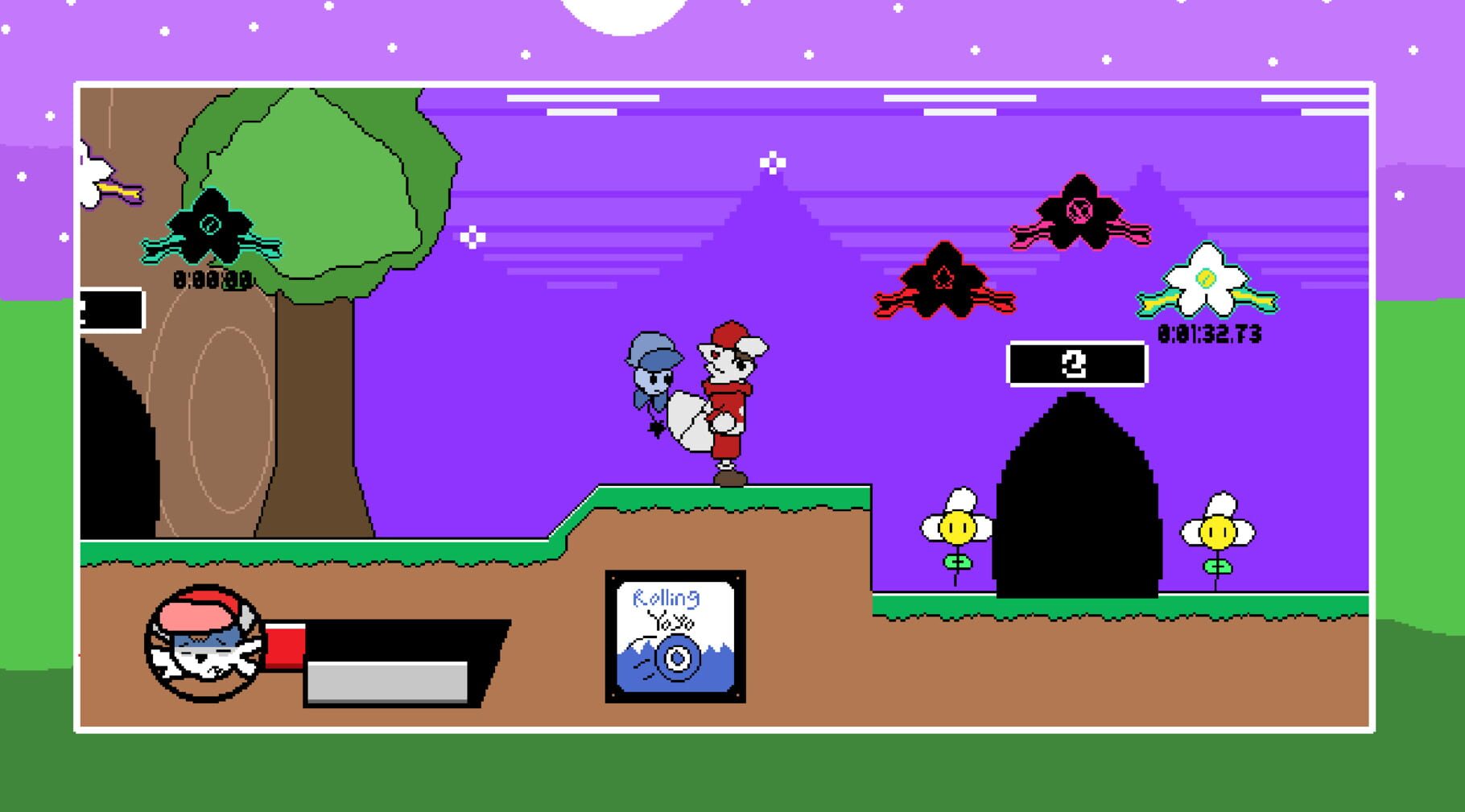Screen dimensions: 1465x812
Task: Click the timer reading 0:00:00 near the tree
Action: coord(212,282)
